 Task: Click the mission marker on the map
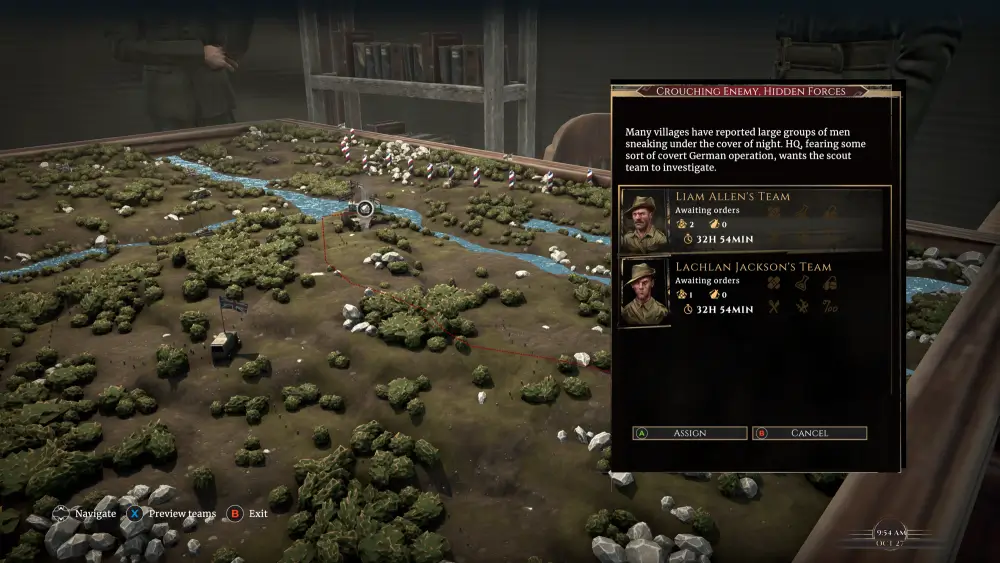[x=365, y=208]
